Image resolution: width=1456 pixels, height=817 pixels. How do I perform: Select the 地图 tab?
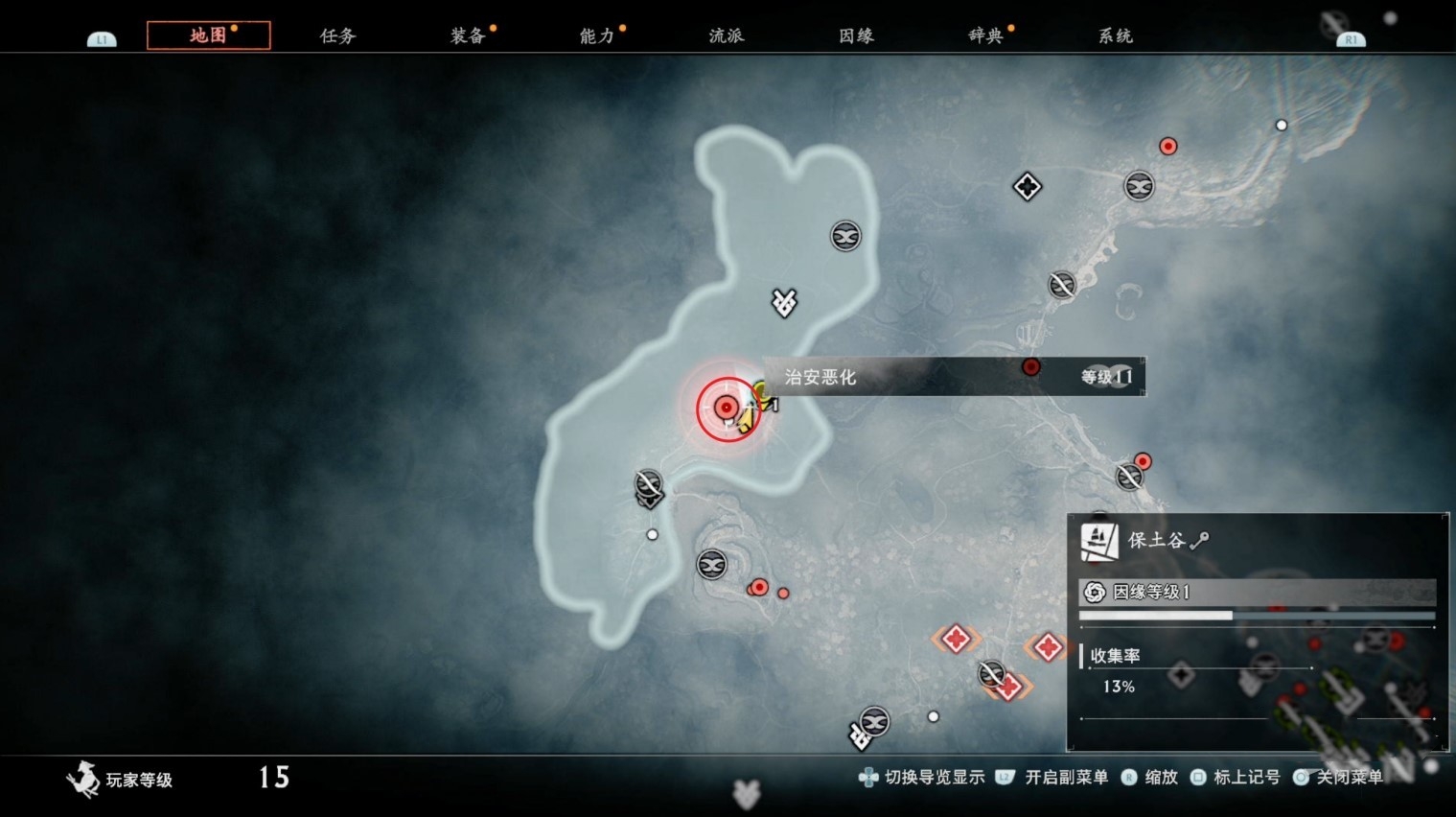coord(208,35)
